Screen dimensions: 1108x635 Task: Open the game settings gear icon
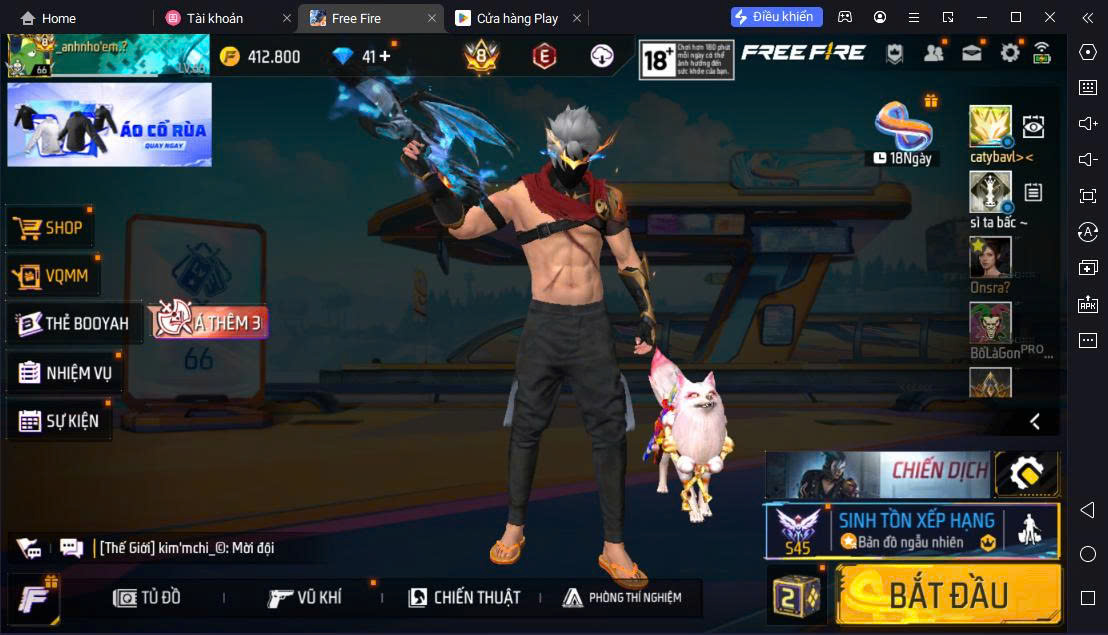coord(1010,54)
